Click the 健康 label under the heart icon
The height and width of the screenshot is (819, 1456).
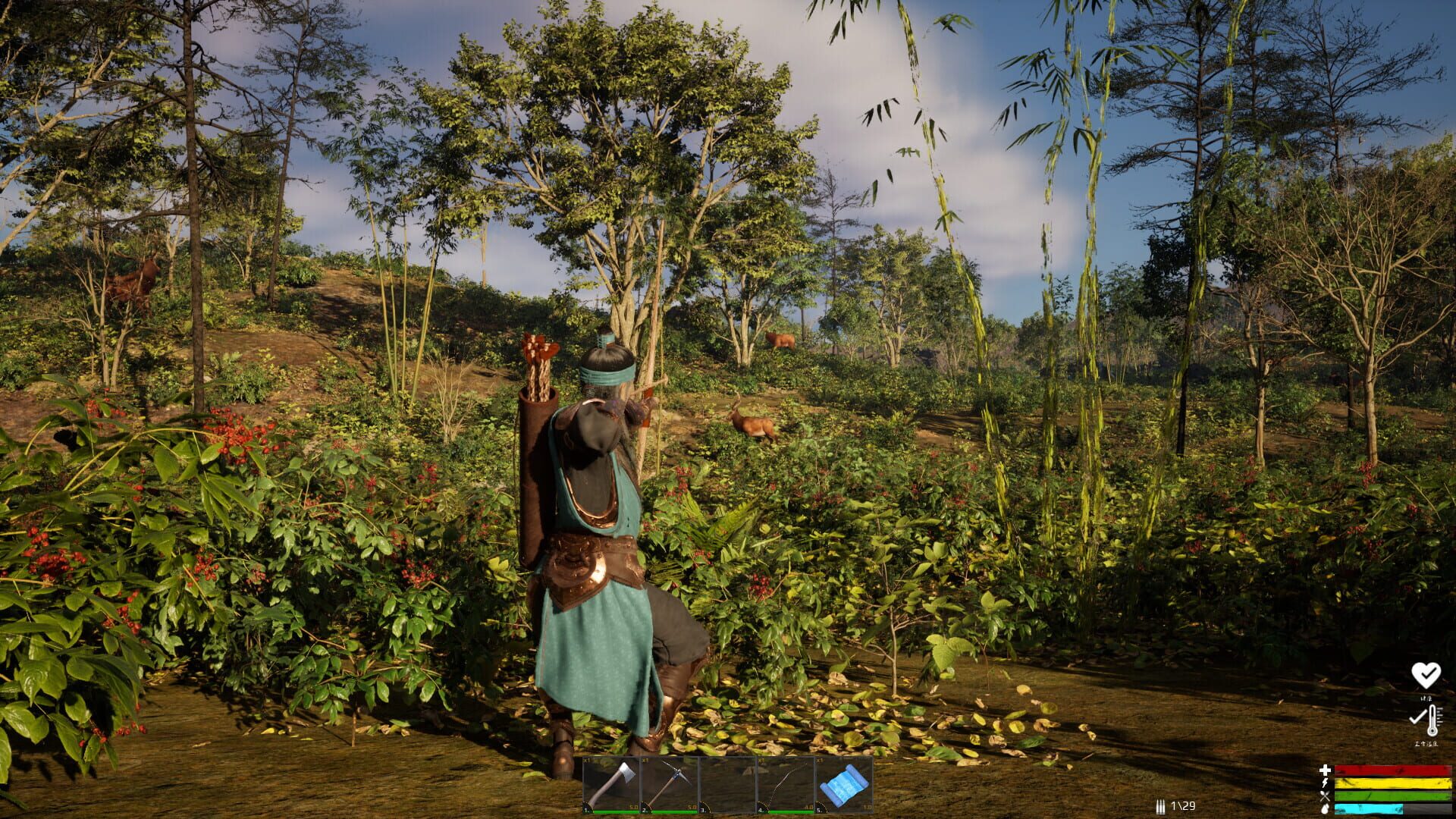pos(1426,698)
